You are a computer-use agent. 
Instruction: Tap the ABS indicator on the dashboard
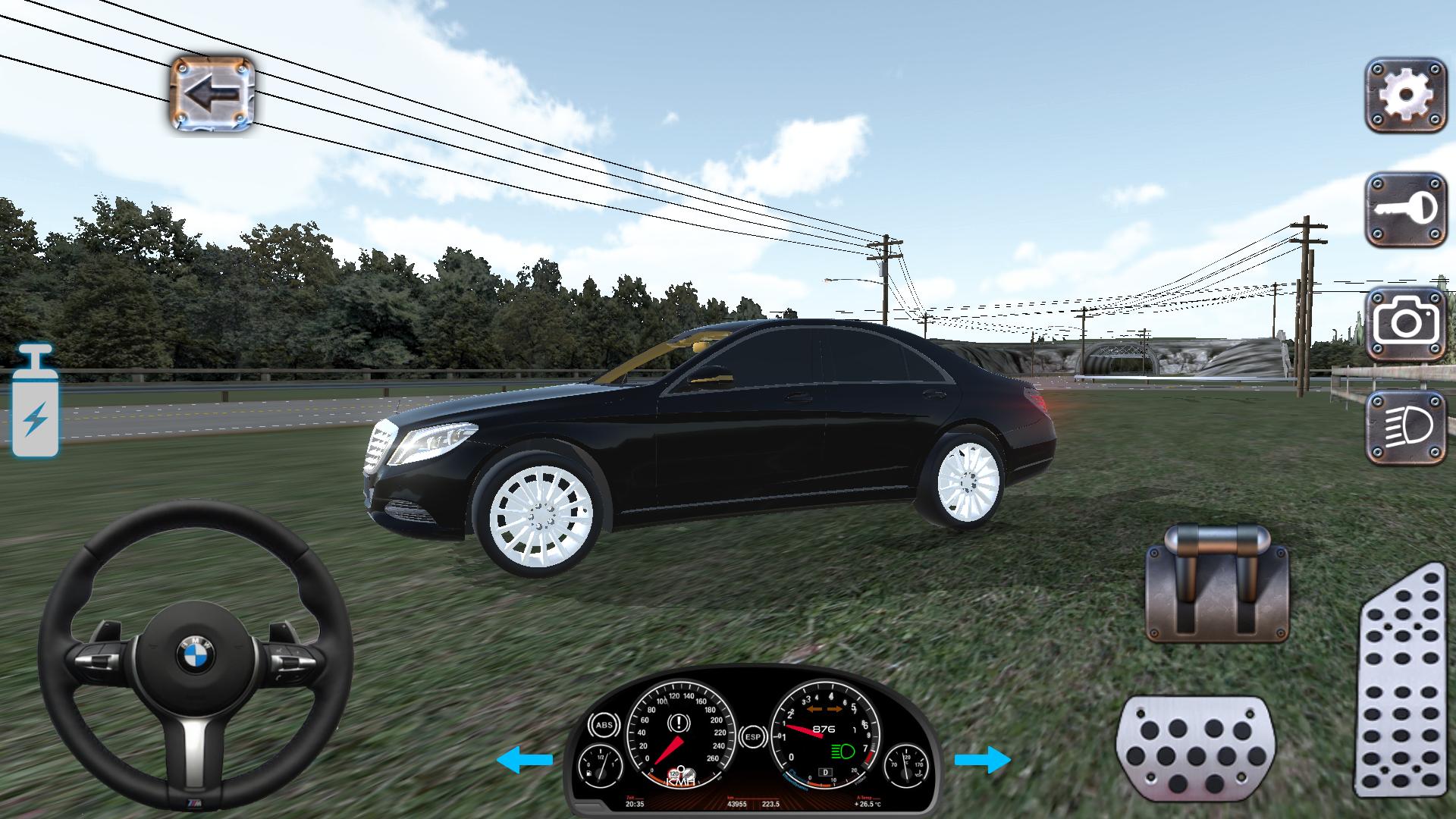point(605,725)
